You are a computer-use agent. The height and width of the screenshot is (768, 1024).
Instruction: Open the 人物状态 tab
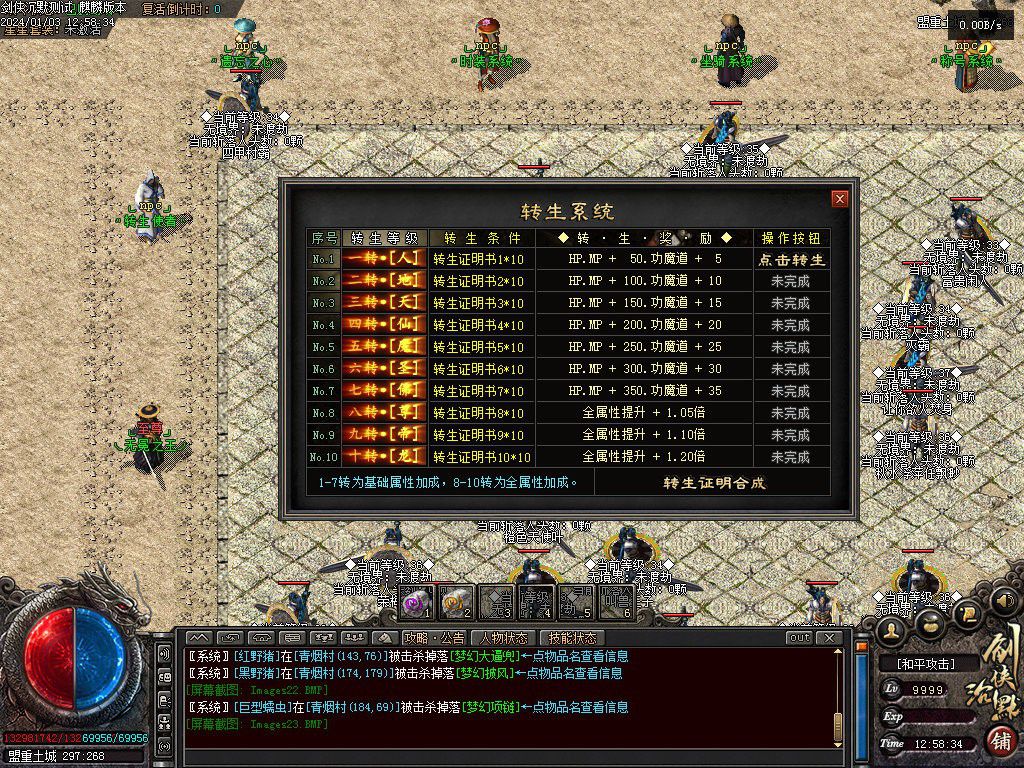click(504, 638)
